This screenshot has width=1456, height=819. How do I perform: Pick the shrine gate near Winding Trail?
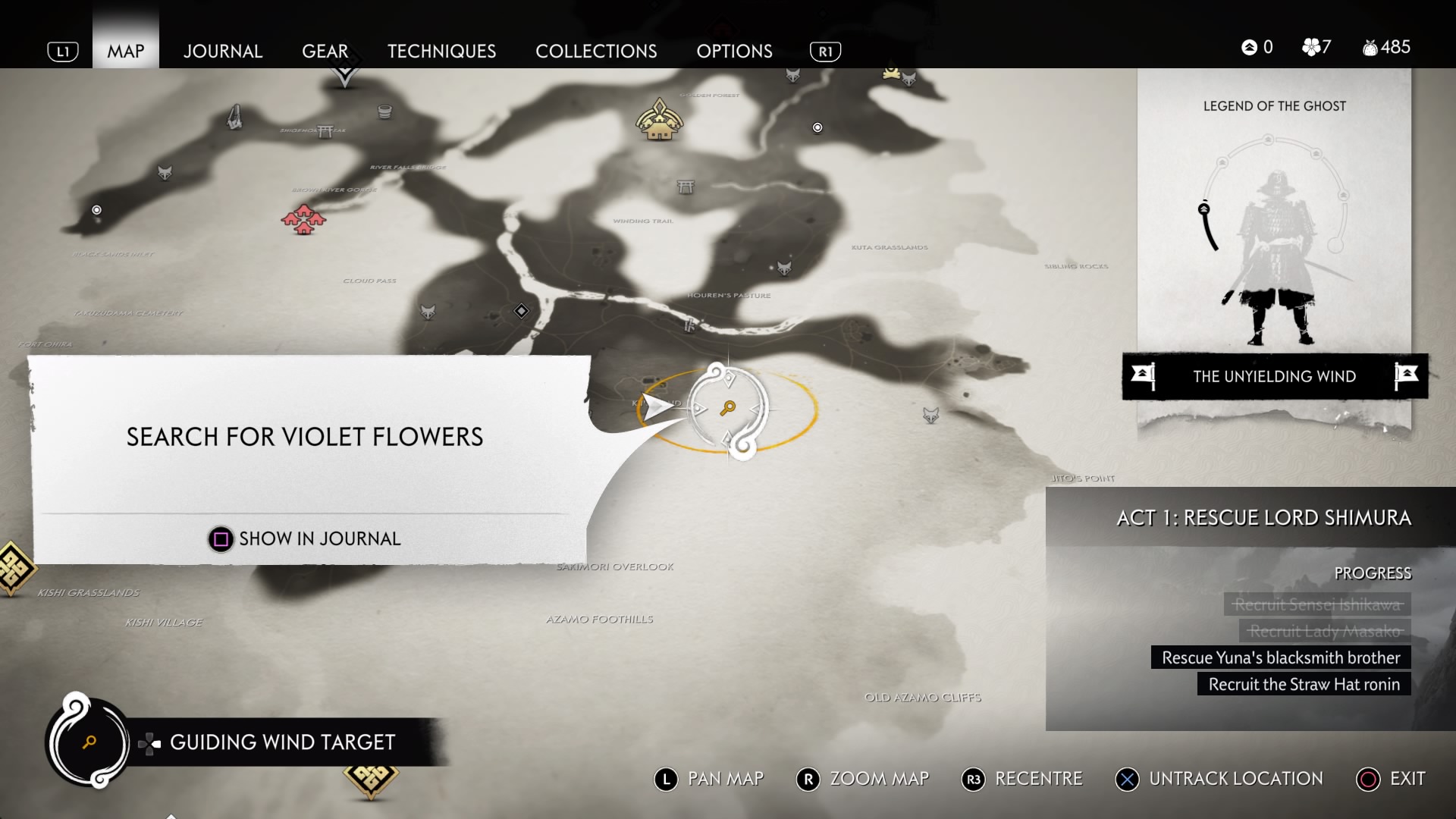[x=686, y=187]
